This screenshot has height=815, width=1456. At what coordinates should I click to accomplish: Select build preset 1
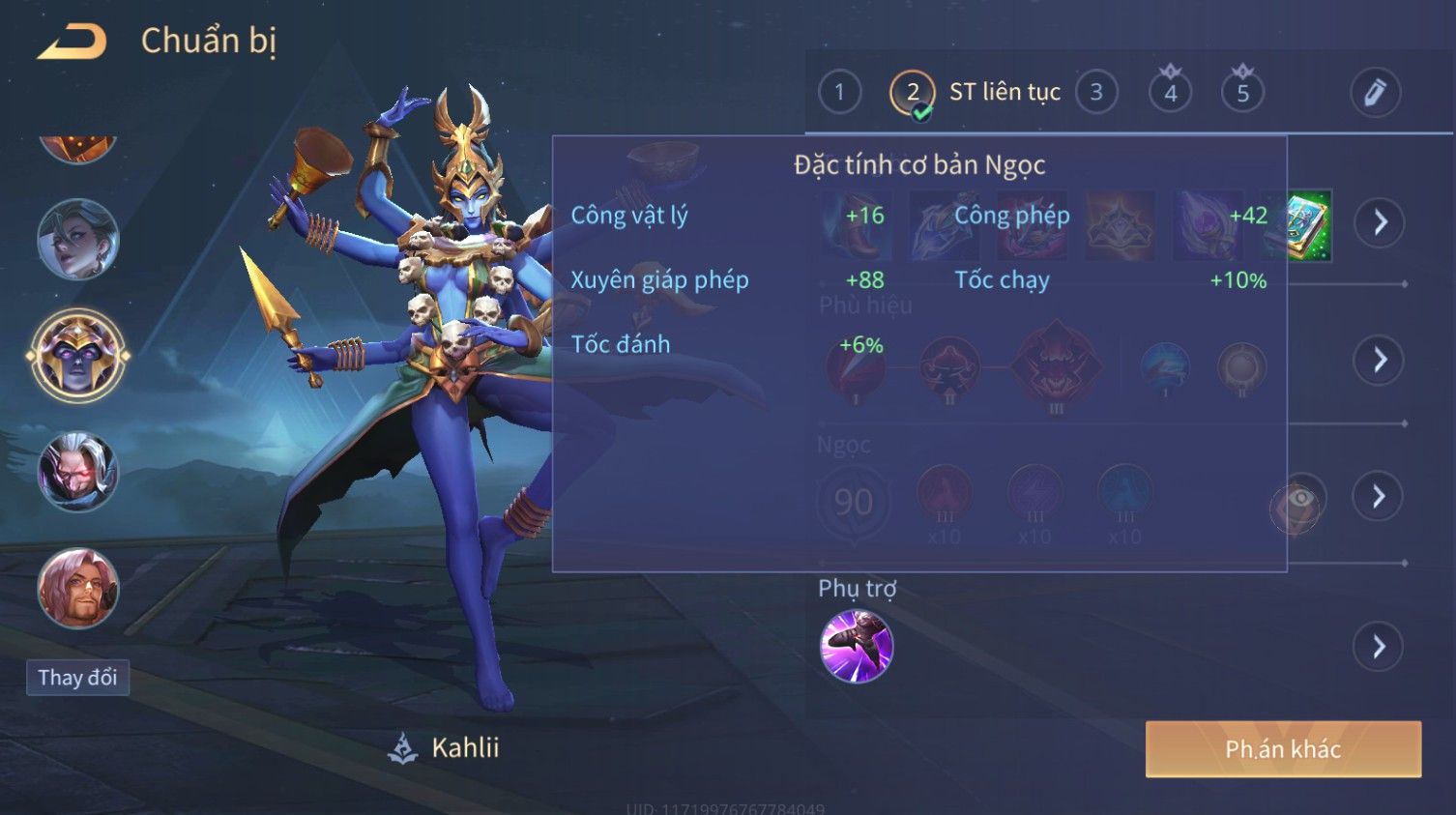click(x=839, y=93)
